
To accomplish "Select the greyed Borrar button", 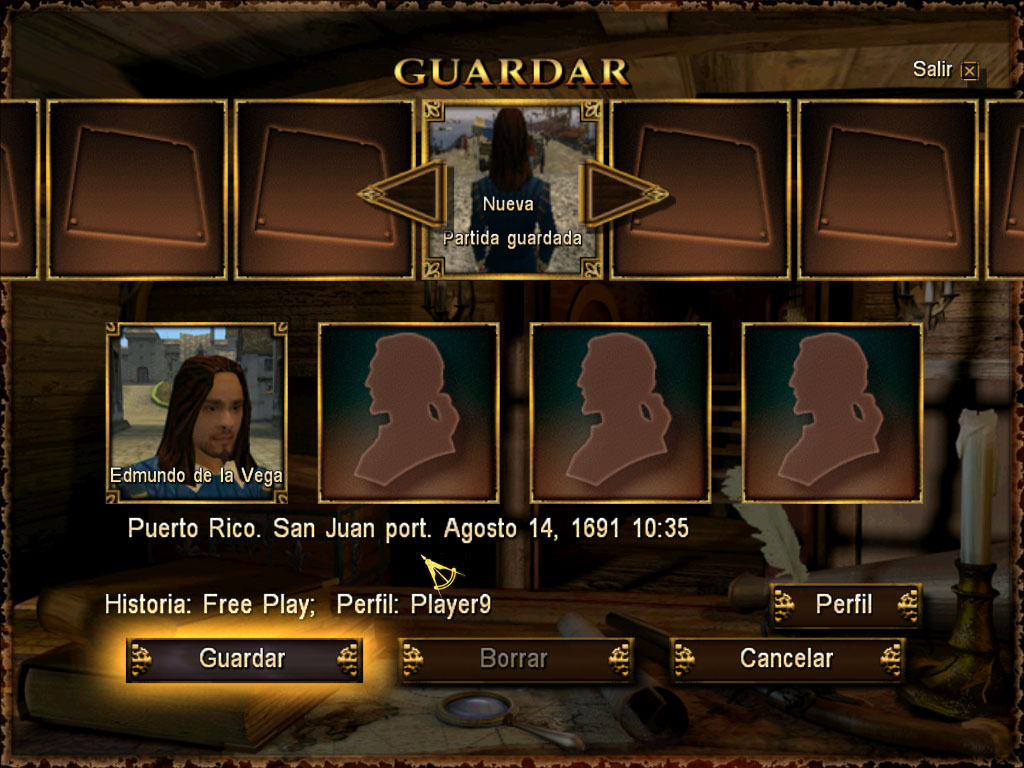I will coord(514,659).
